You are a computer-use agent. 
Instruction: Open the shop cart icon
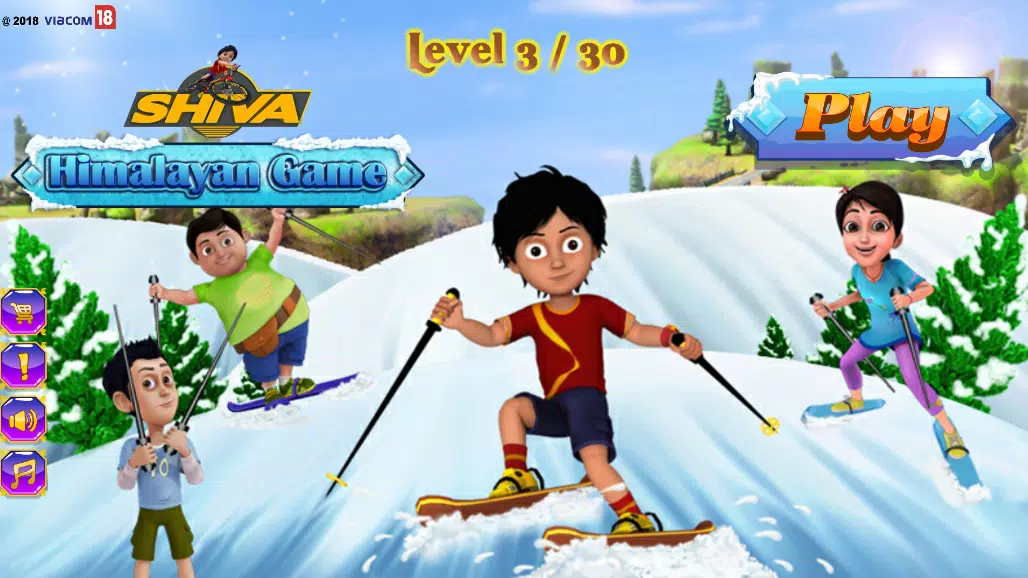(x=22, y=312)
